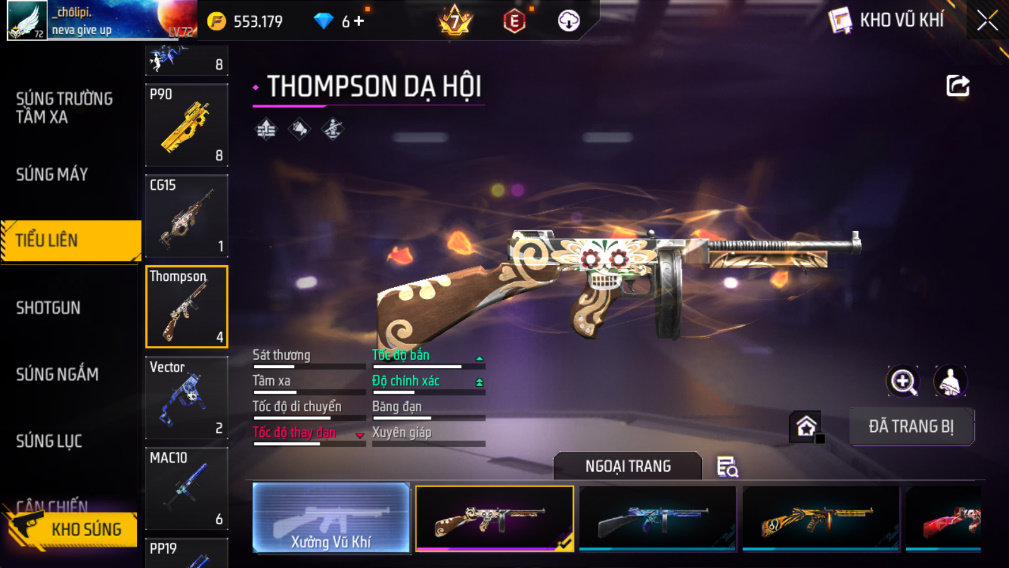Add diamonds with the plus button
This screenshot has height=568, width=1009.
tap(359, 21)
